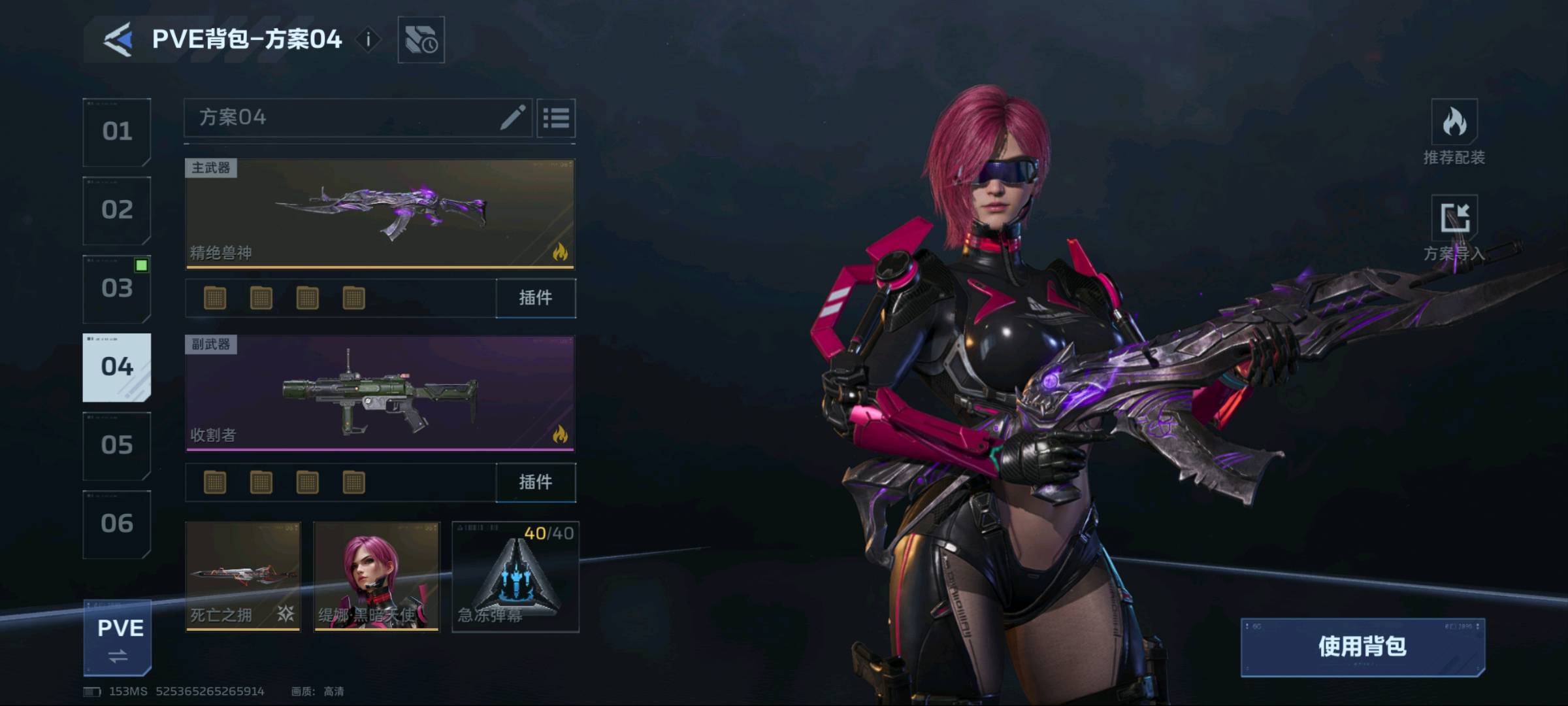
Task: Open loadout tab 06
Action: tap(117, 524)
